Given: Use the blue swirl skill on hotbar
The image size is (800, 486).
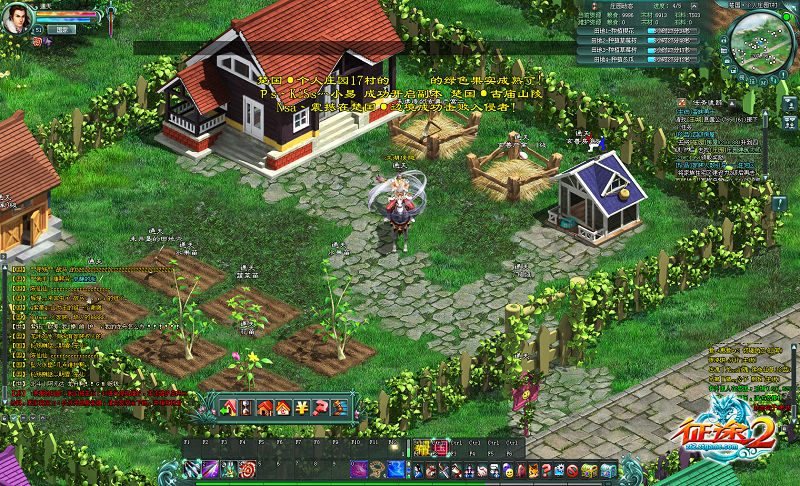Looking at the screenshot, I should [397, 469].
